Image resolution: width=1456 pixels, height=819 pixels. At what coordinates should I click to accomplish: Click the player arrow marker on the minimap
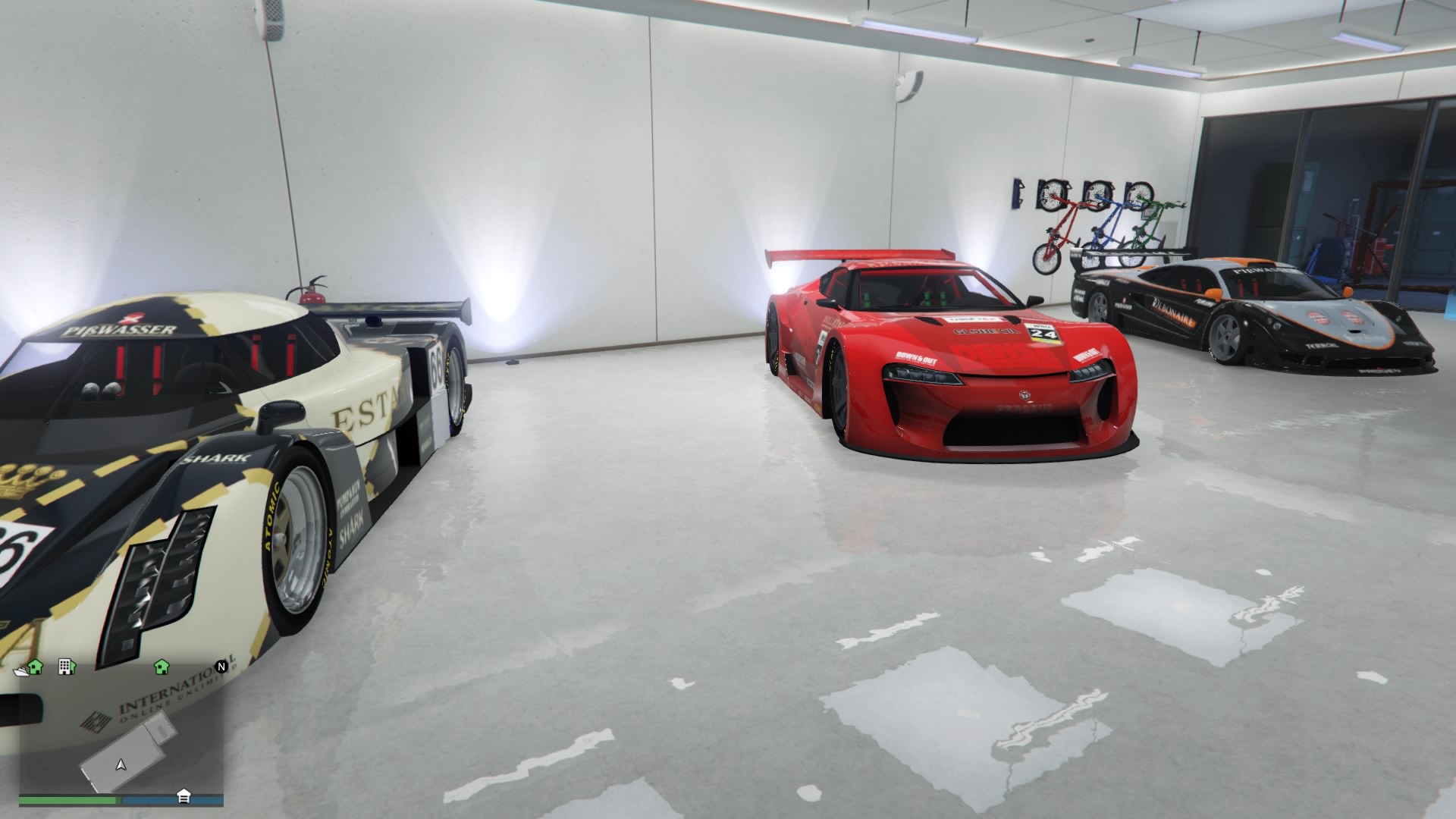[121, 764]
